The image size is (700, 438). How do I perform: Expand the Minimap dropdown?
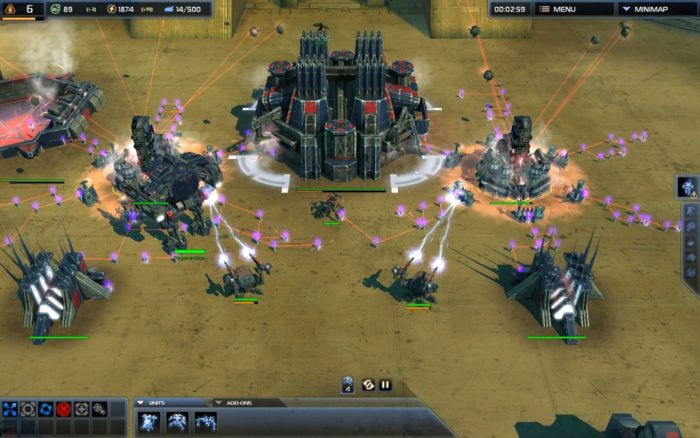[655, 9]
